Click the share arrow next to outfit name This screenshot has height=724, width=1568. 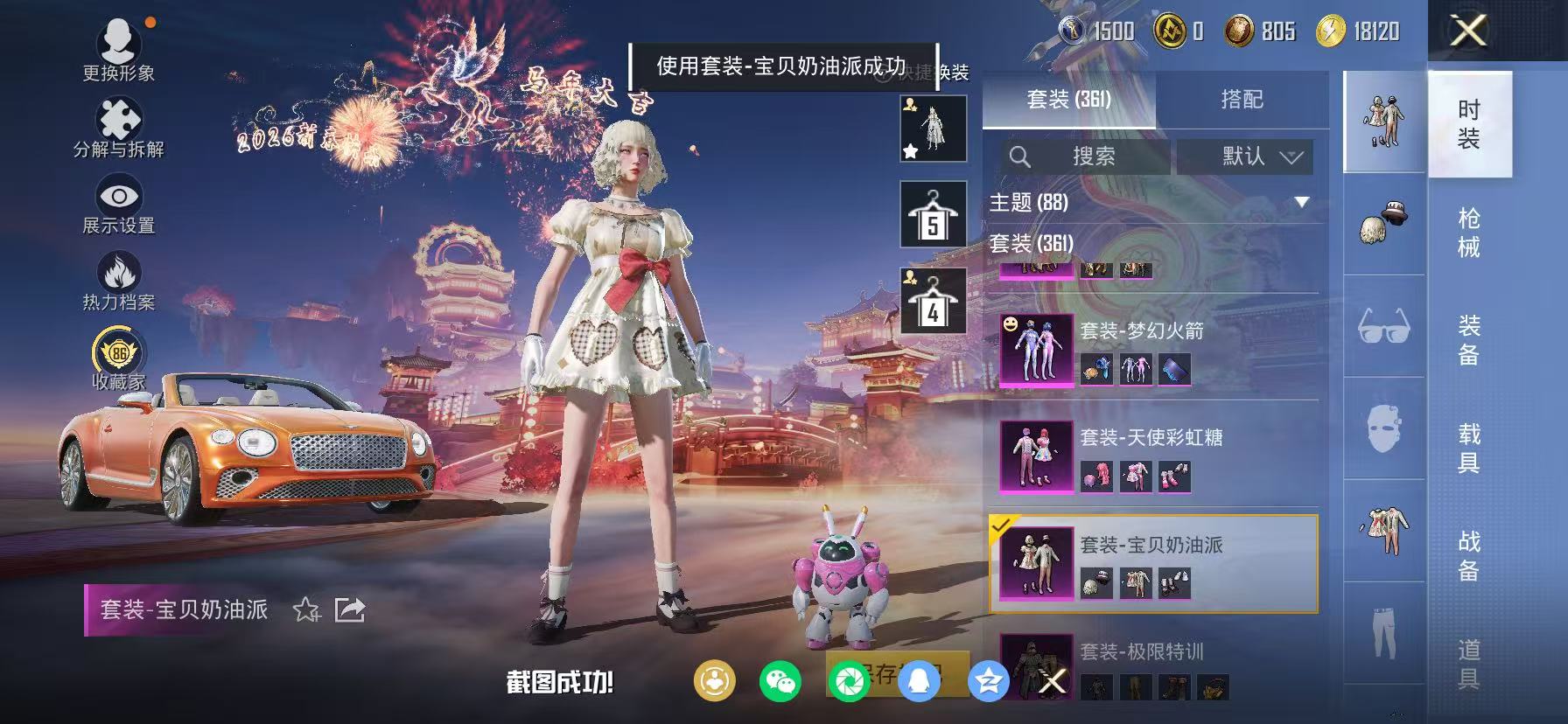[x=351, y=608]
